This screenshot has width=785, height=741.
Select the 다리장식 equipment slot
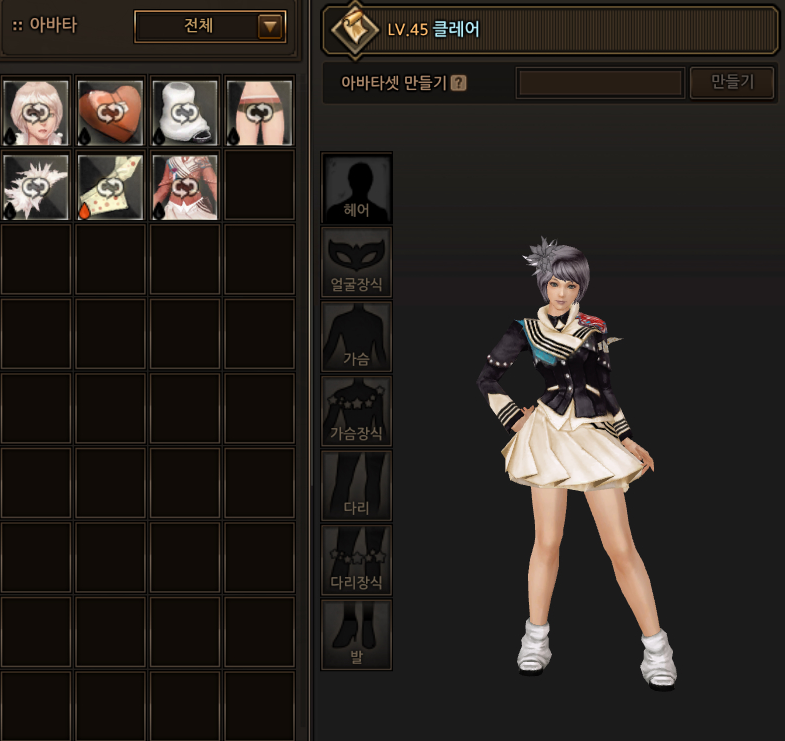(356, 560)
